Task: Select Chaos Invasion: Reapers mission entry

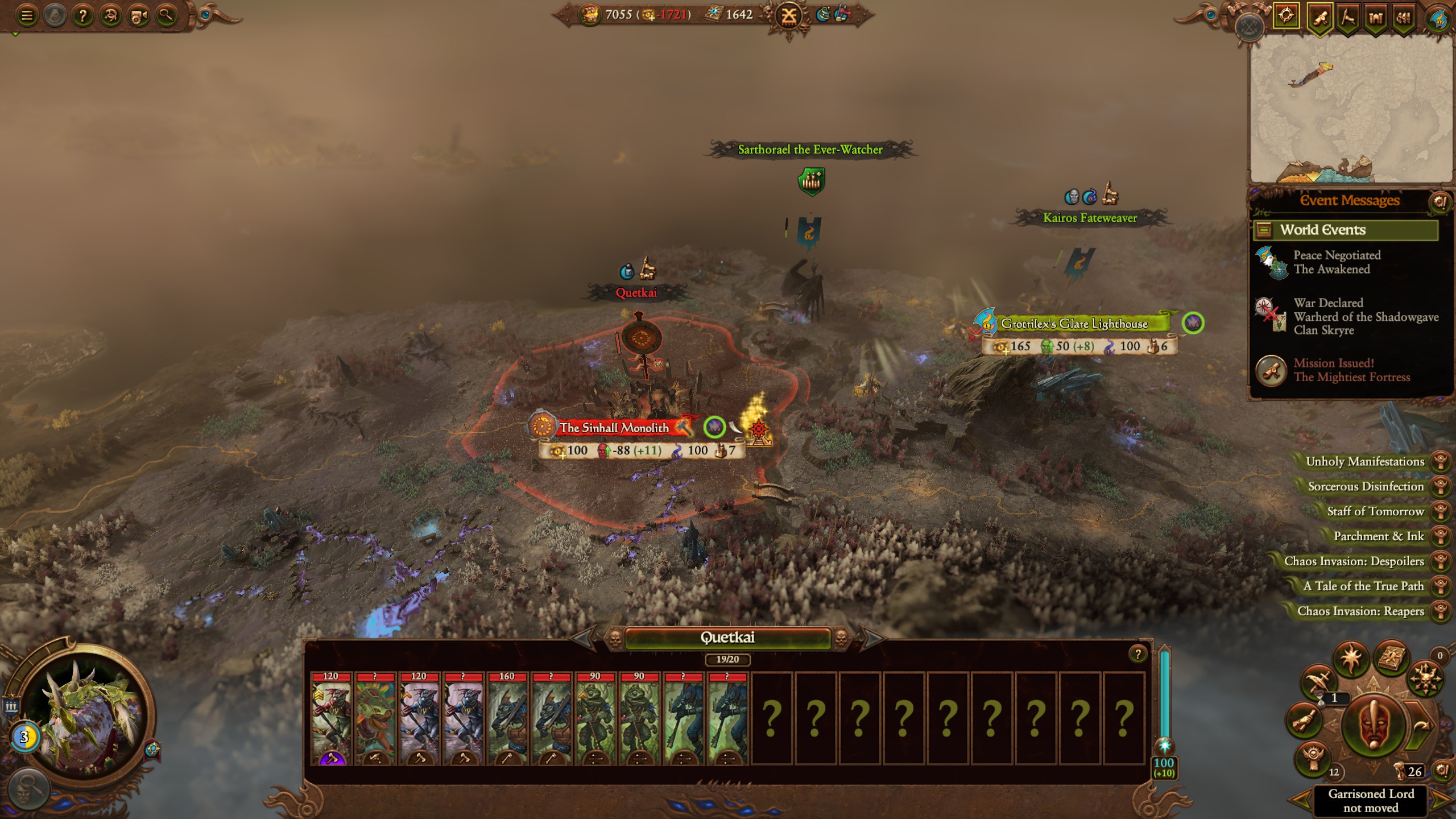Action: point(1360,611)
